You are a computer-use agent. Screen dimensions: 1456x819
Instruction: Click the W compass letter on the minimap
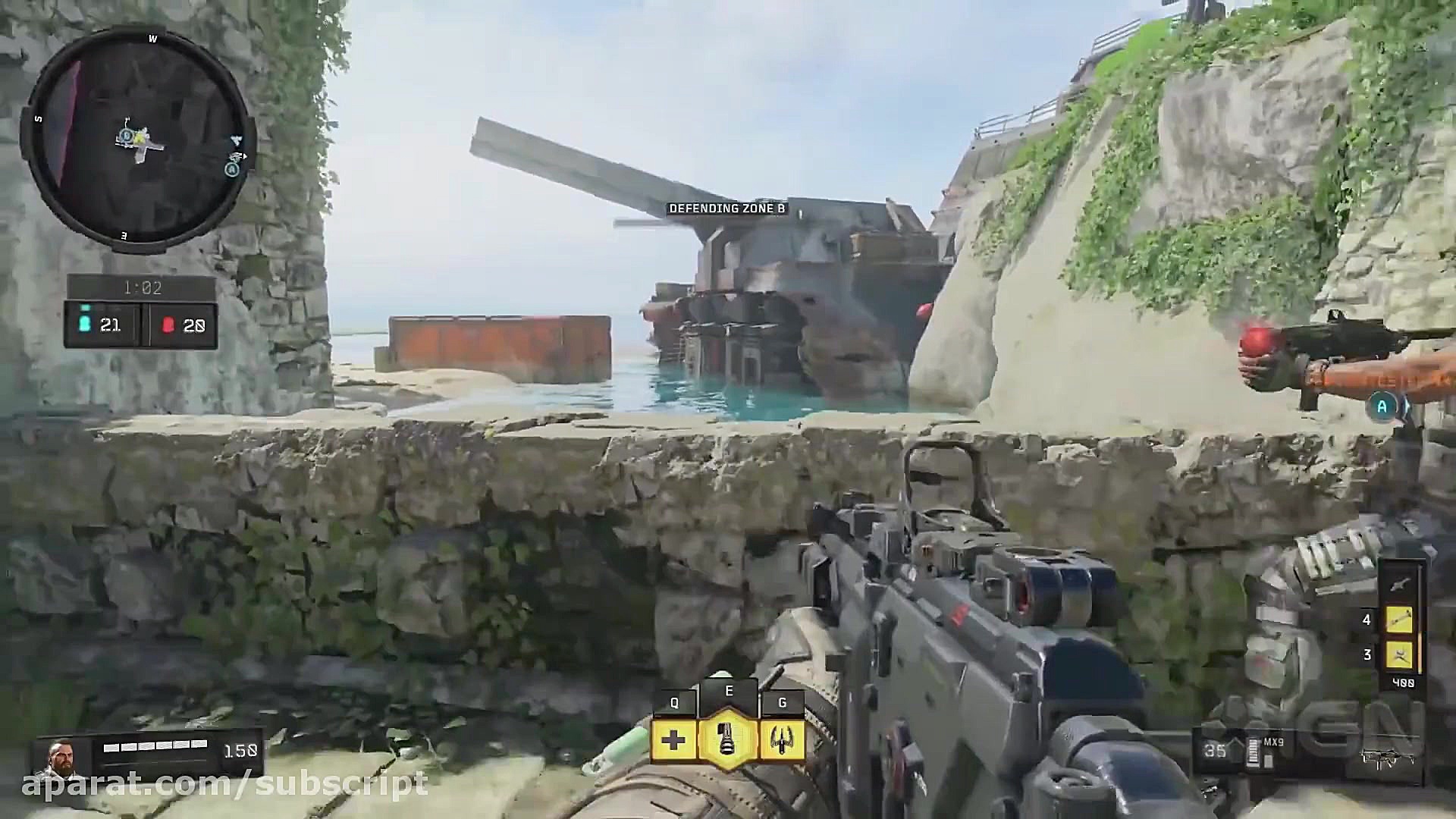[x=153, y=37]
